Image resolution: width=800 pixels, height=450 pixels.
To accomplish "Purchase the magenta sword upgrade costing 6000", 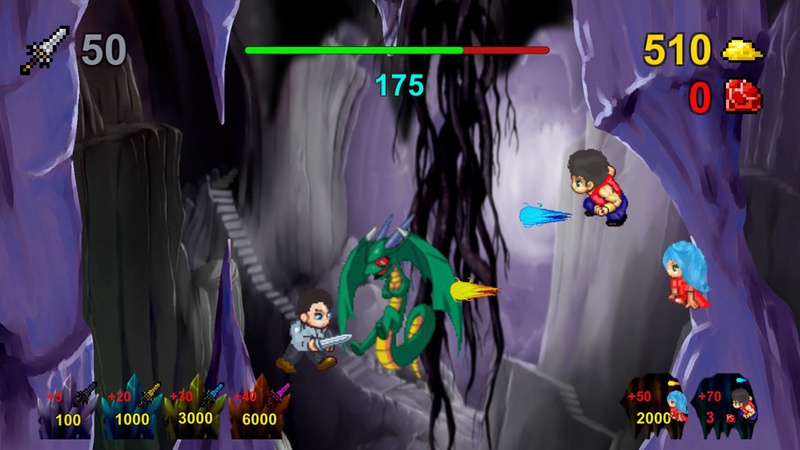I will click(259, 406).
